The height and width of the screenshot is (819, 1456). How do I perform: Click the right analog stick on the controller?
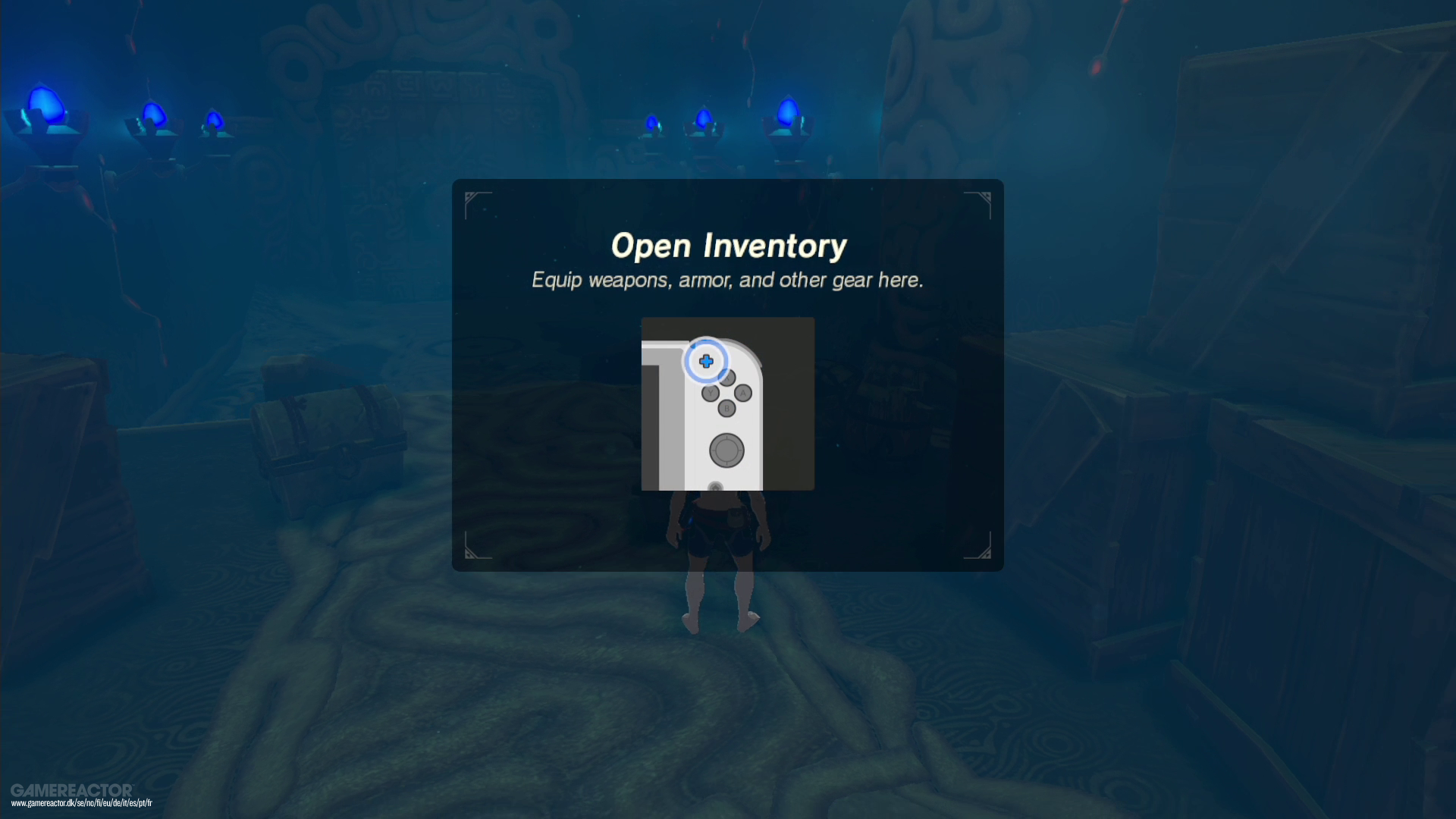click(726, 450)
